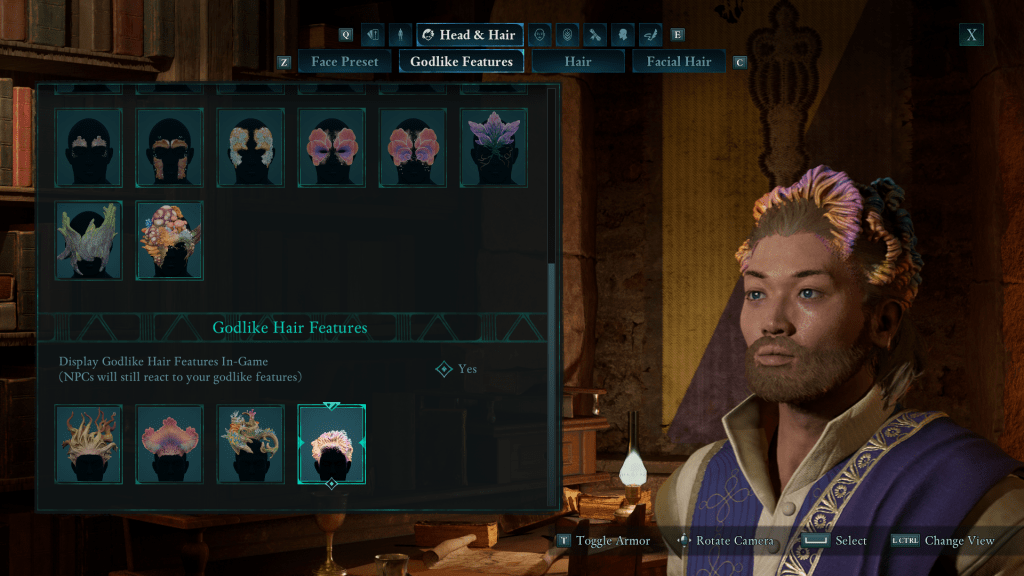This screenshot has height=576, width=1024.
Task: Select the mushroom cluster face feature
Action: pos(170,240)
